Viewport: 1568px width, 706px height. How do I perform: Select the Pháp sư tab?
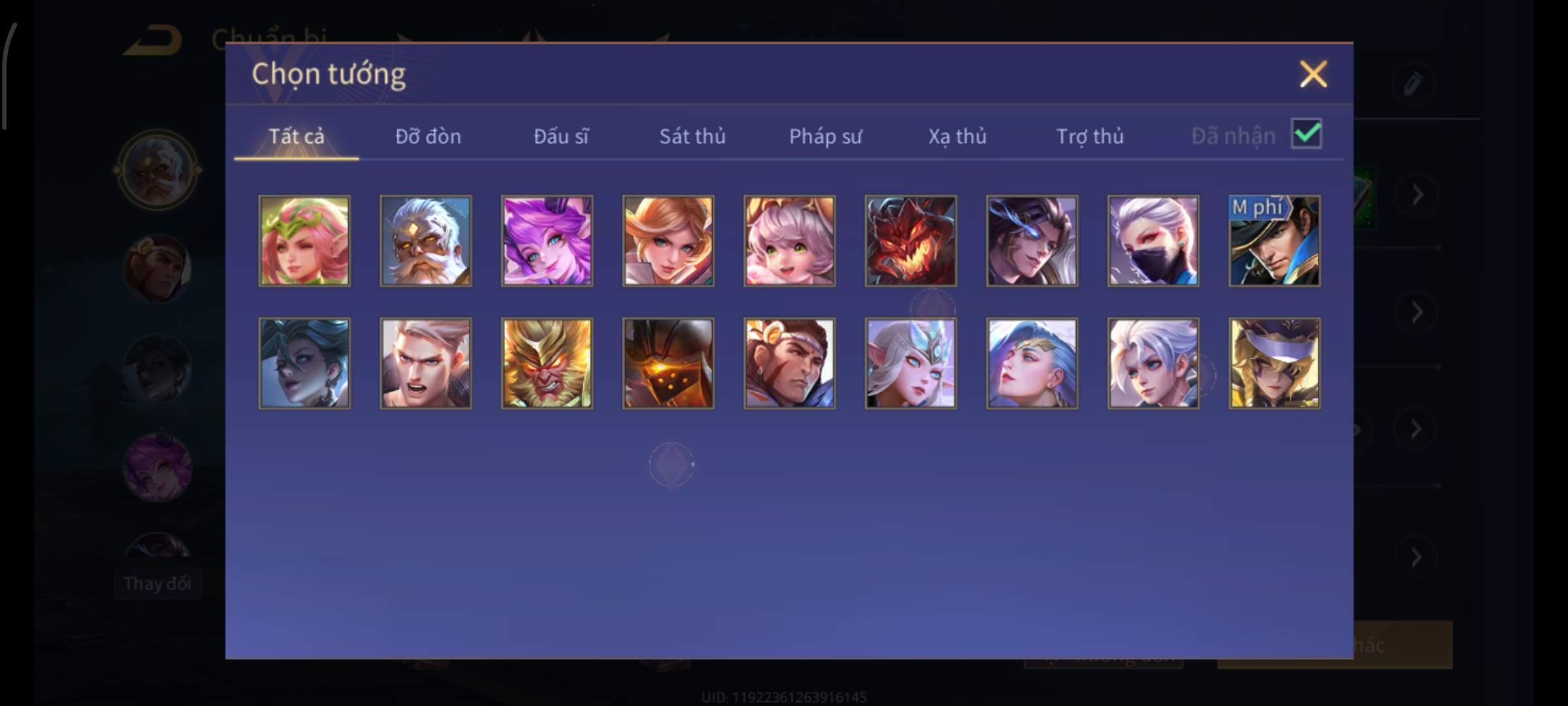(x=825, y=136)
